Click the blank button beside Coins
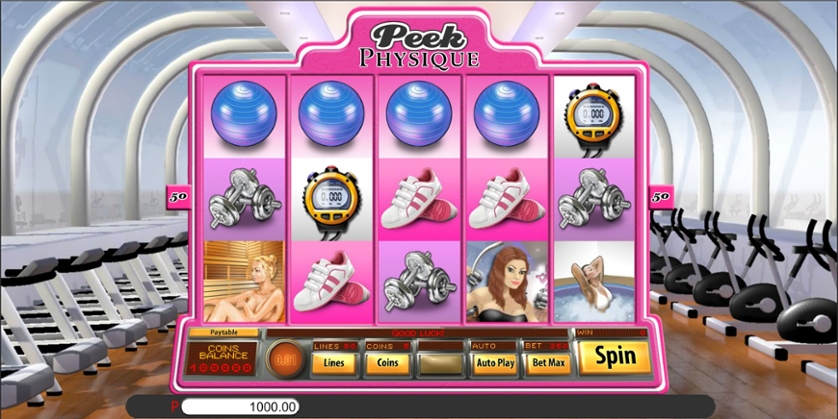This screenshot has height=419, width=838. (440, 362)
